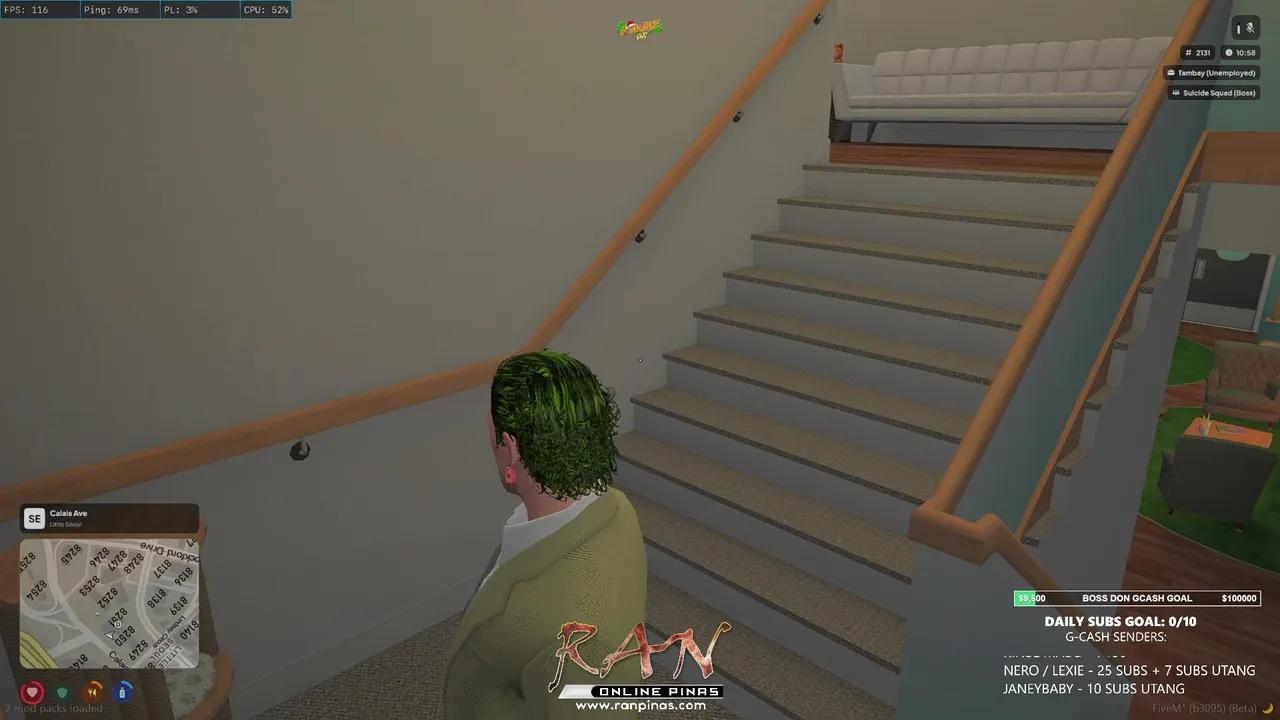
Task: Toggle the voice range indicator bar
Action: (1237, 27)
